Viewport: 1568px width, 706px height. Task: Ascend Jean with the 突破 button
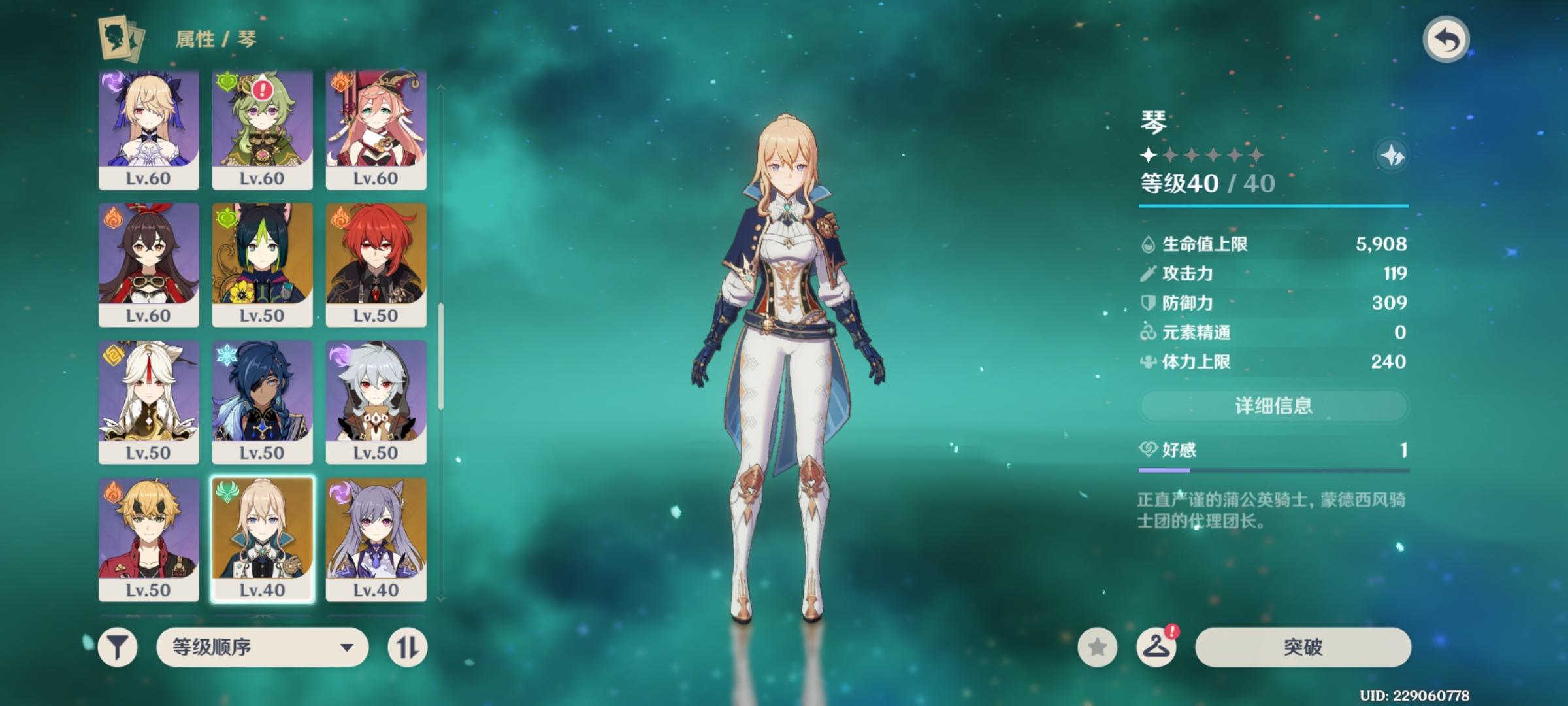pyautogui.click(x=1303, y=647)
